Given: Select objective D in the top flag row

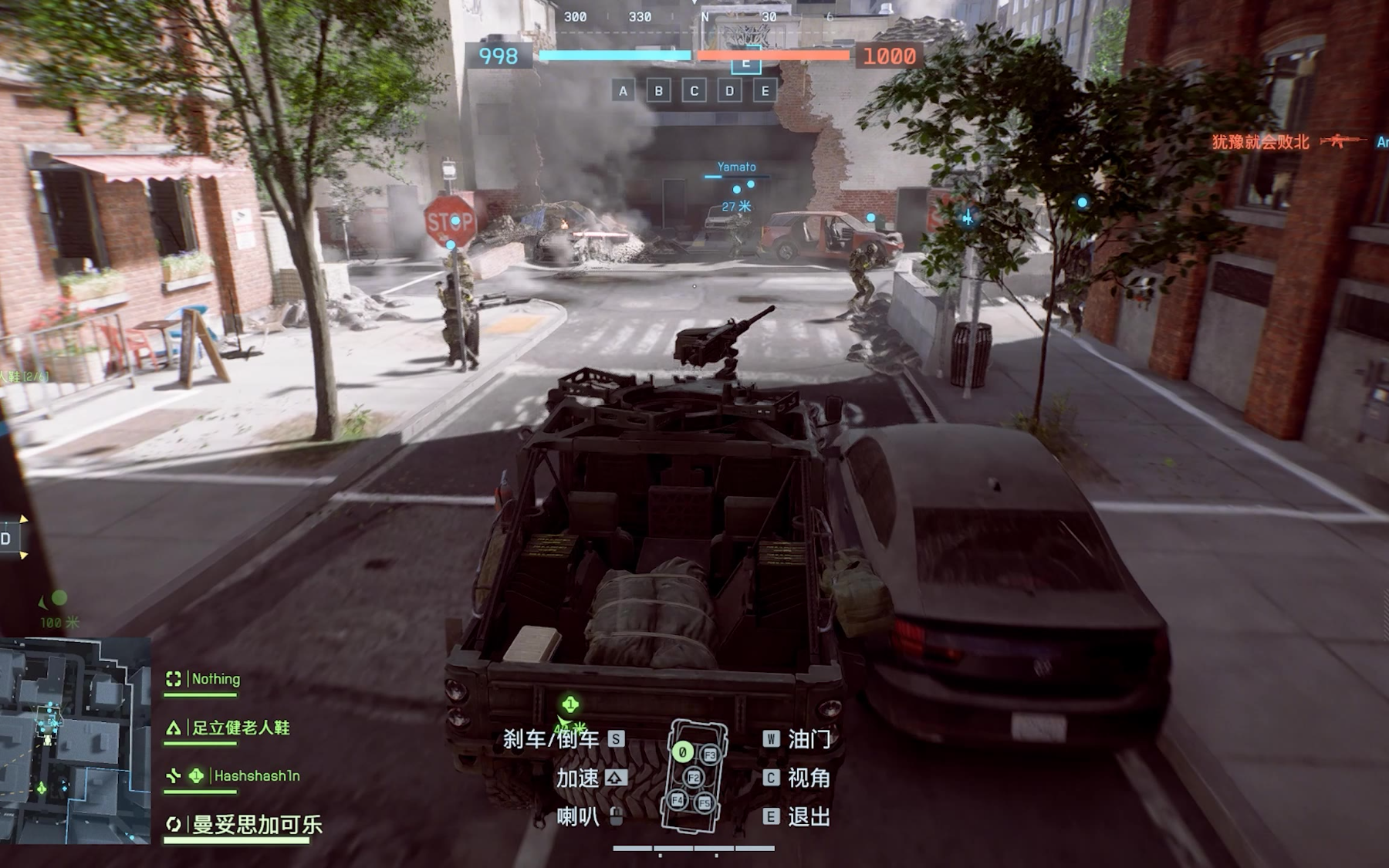Looking at the screenshot, I should point(730,91).
